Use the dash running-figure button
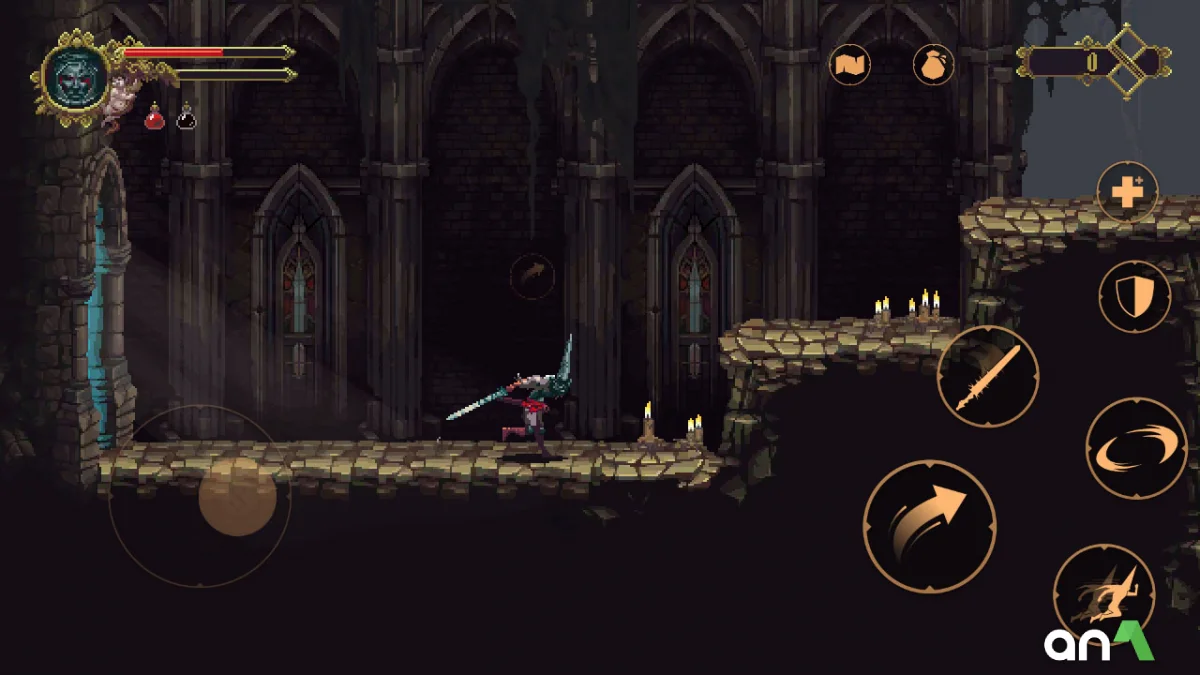 point(1104,593)
